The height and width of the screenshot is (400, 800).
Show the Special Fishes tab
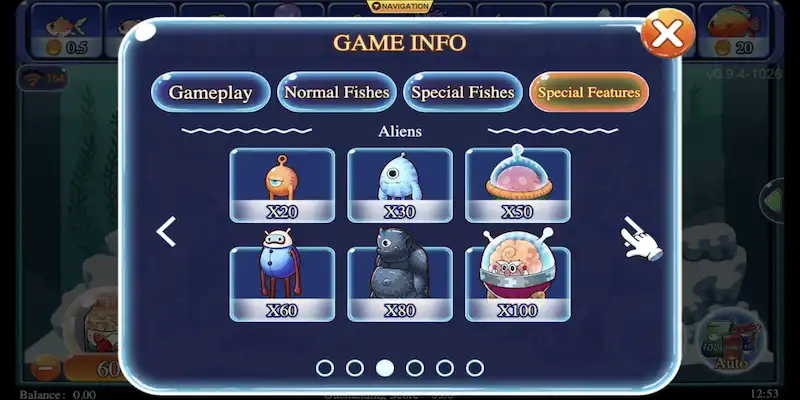(x=463, y=93)
